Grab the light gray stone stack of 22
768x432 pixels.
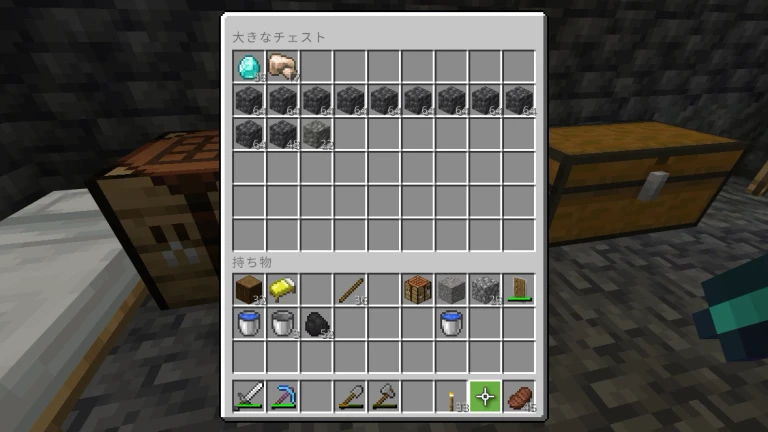316,134
